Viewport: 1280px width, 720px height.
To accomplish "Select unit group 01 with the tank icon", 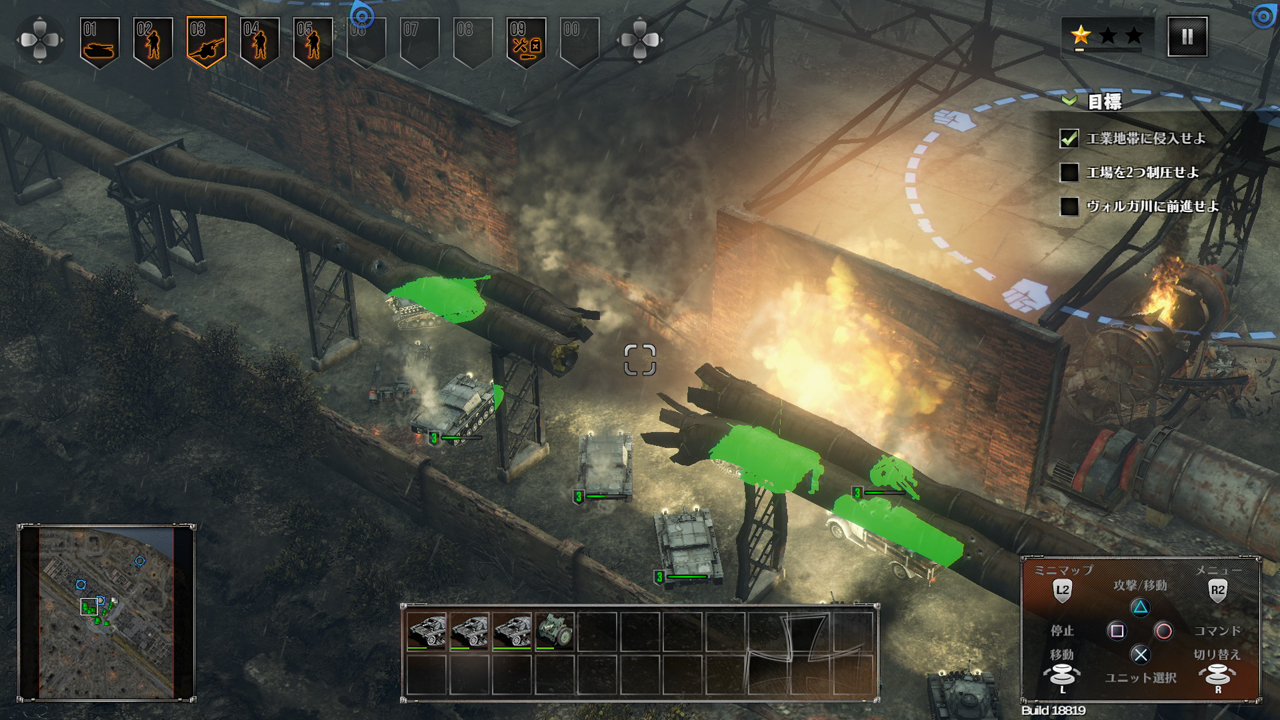I will pos(100,42).
